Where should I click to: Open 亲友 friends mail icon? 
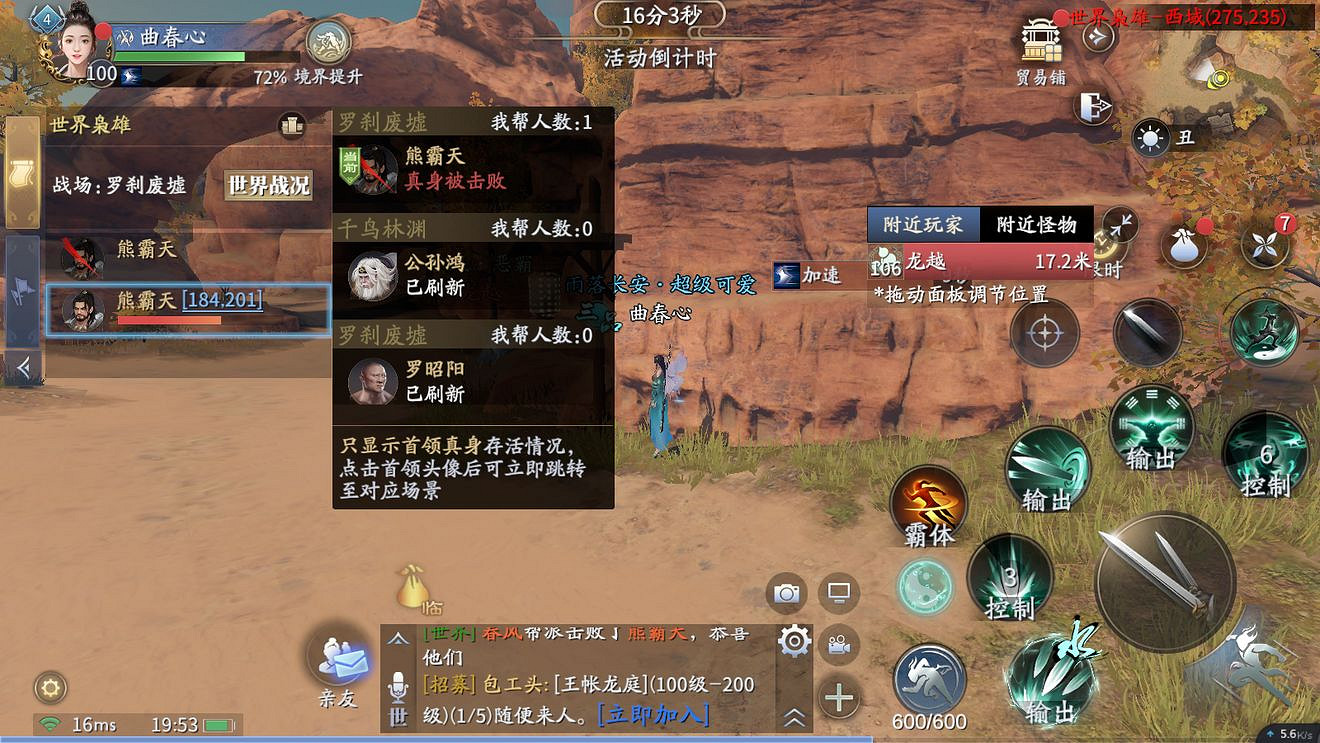[x=338, y=660]
